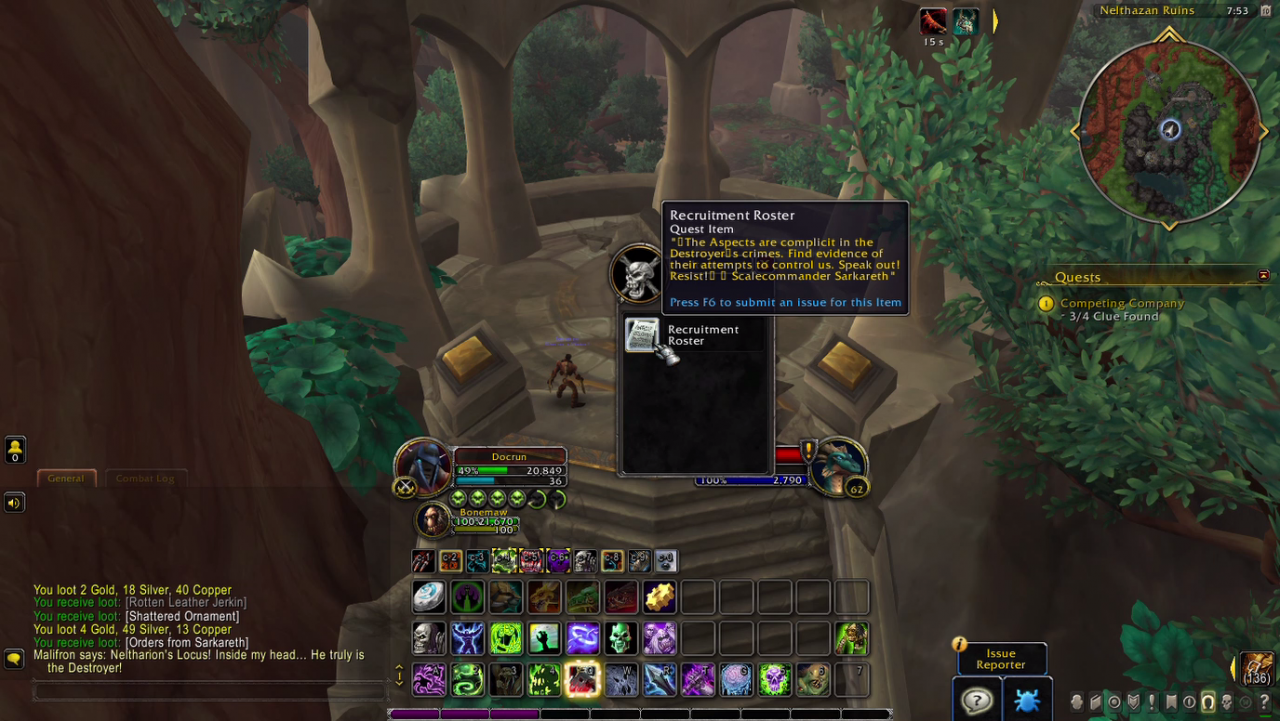
Task: Open the question mark feedback bubble
Action: pos(976,700)
